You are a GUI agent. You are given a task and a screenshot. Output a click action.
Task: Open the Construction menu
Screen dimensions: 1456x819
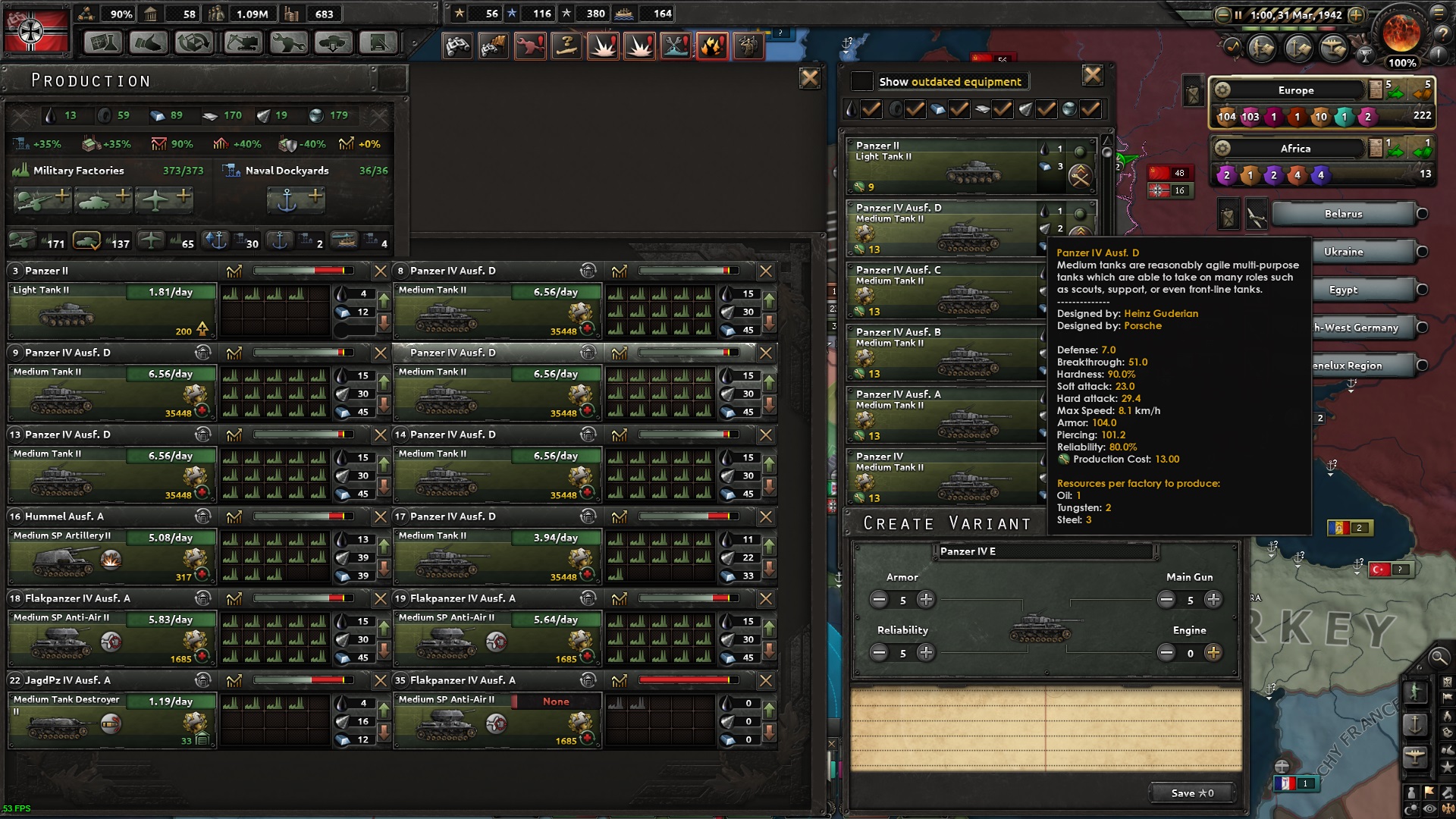(x=241, y=42)
